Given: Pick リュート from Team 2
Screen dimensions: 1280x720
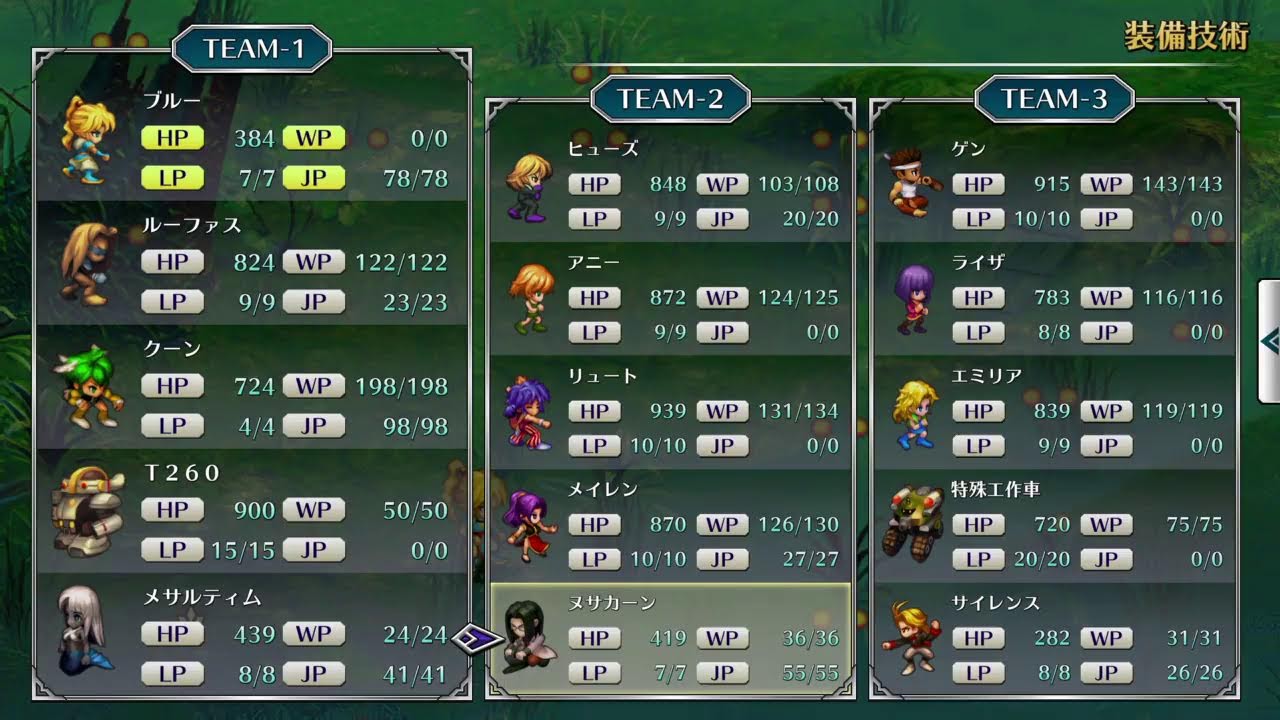Looking at the screenshot, I should pos(670,412).
